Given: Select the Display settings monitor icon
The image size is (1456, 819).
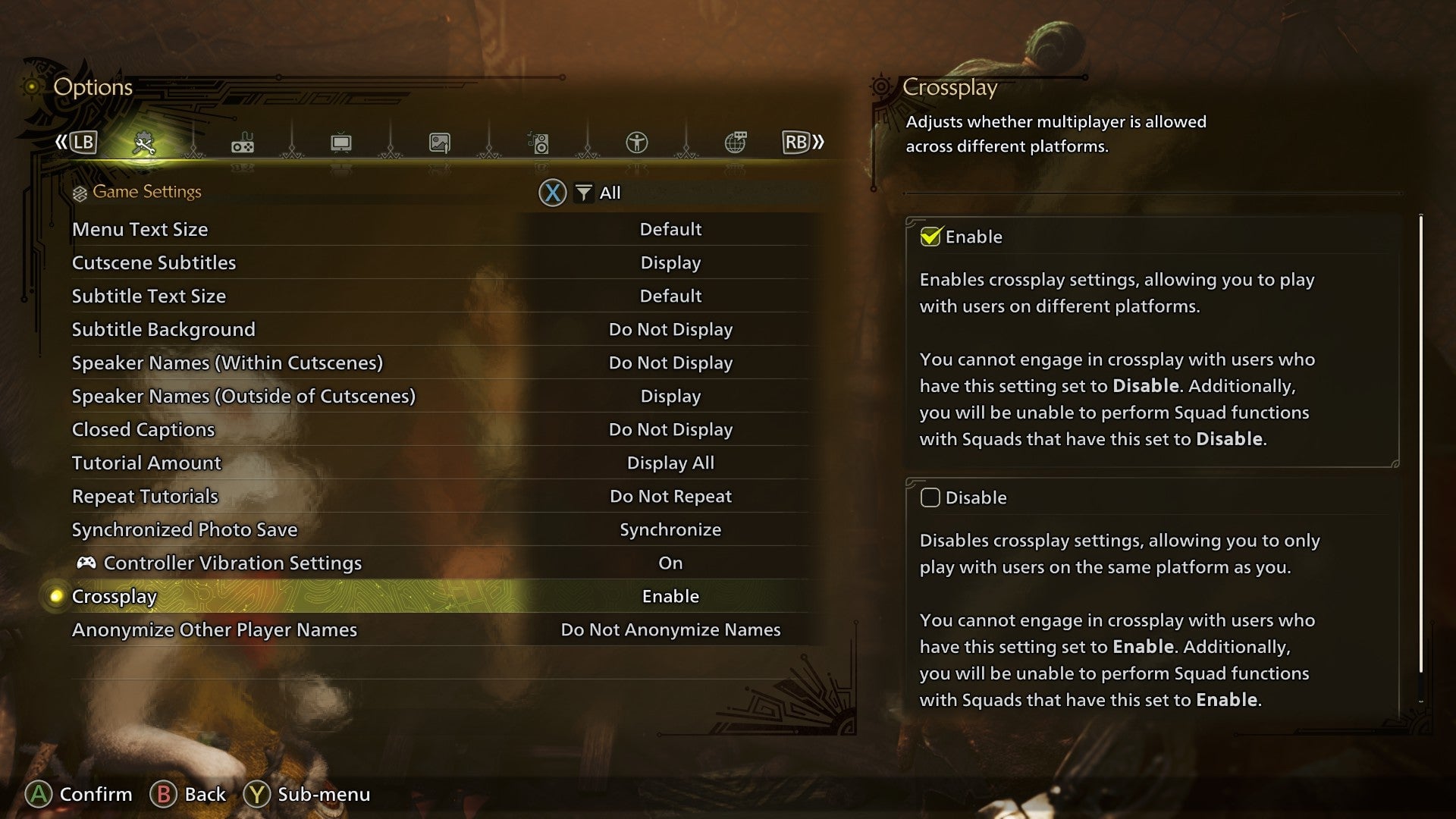Looking at the screenshot, I should tap(341, 143).
